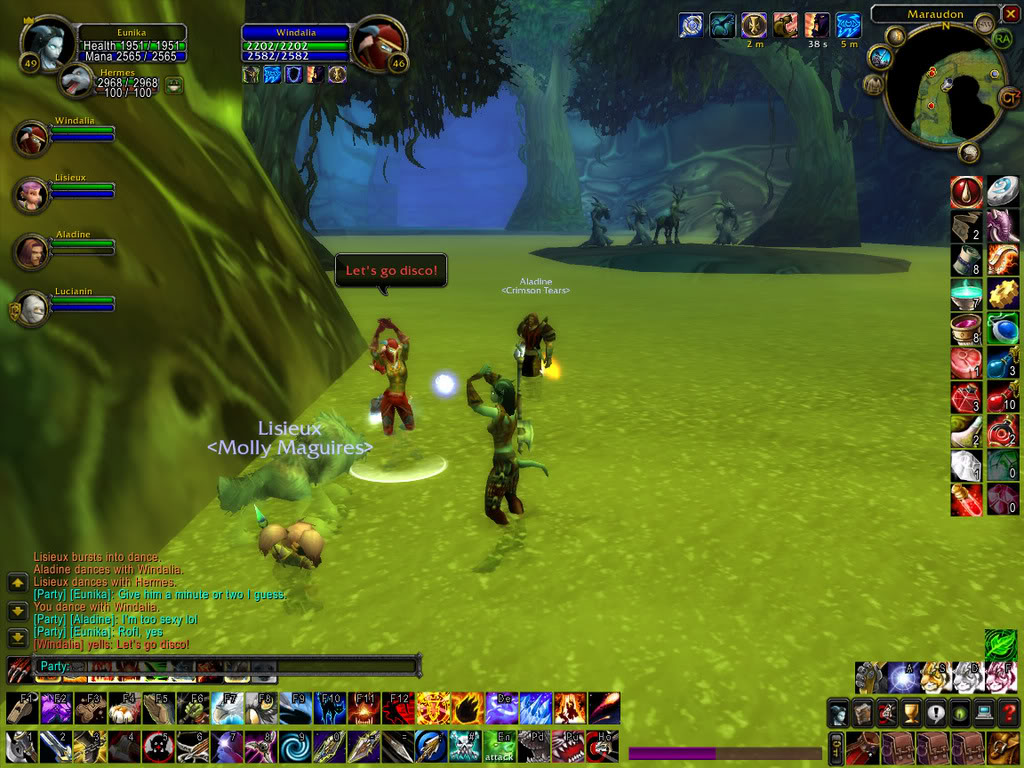Open the quest log exclamation button
The width and height of the screenshot is (1024, 768).
[x=935, y=713]
